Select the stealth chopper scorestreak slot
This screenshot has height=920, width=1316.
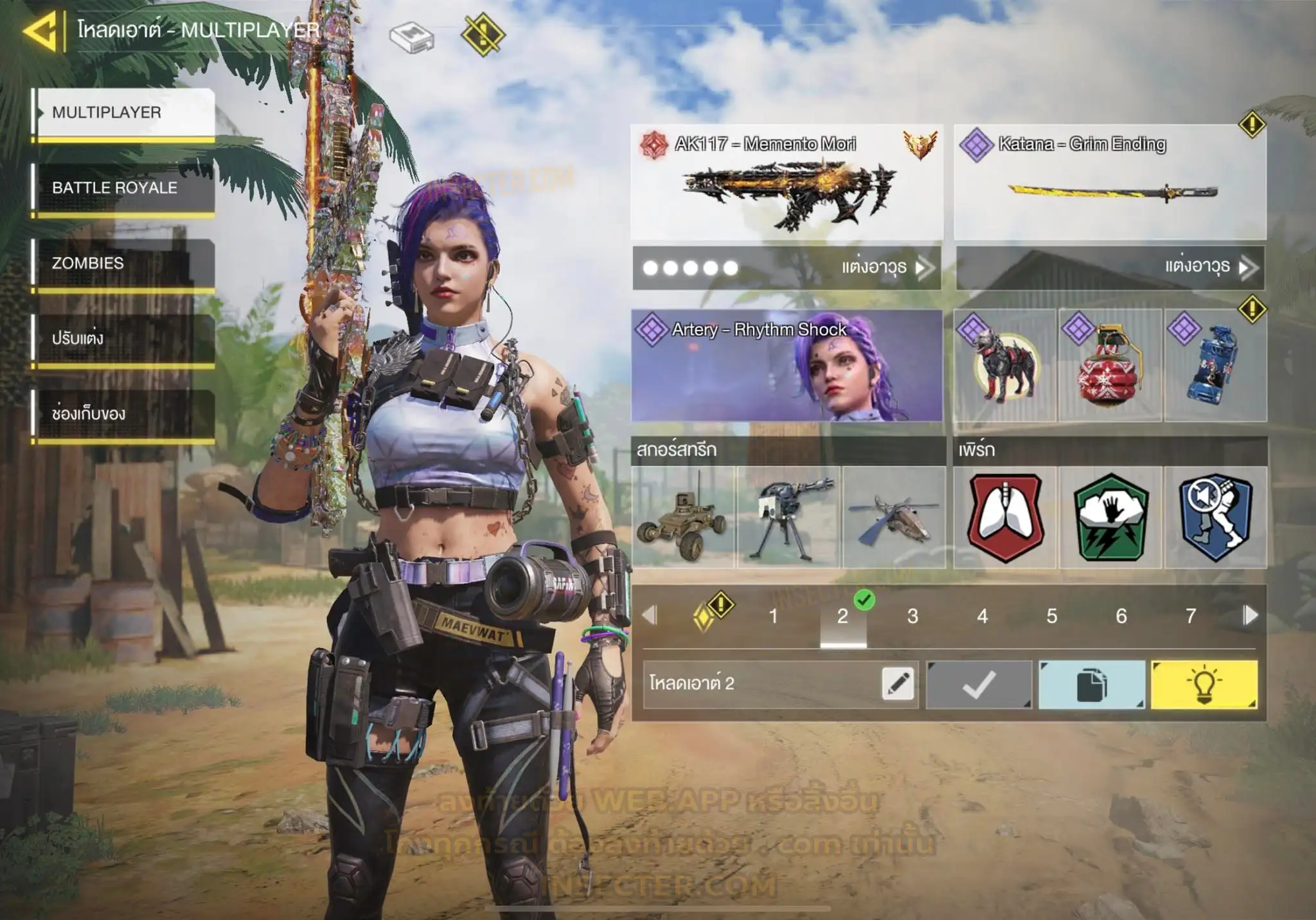894,518
